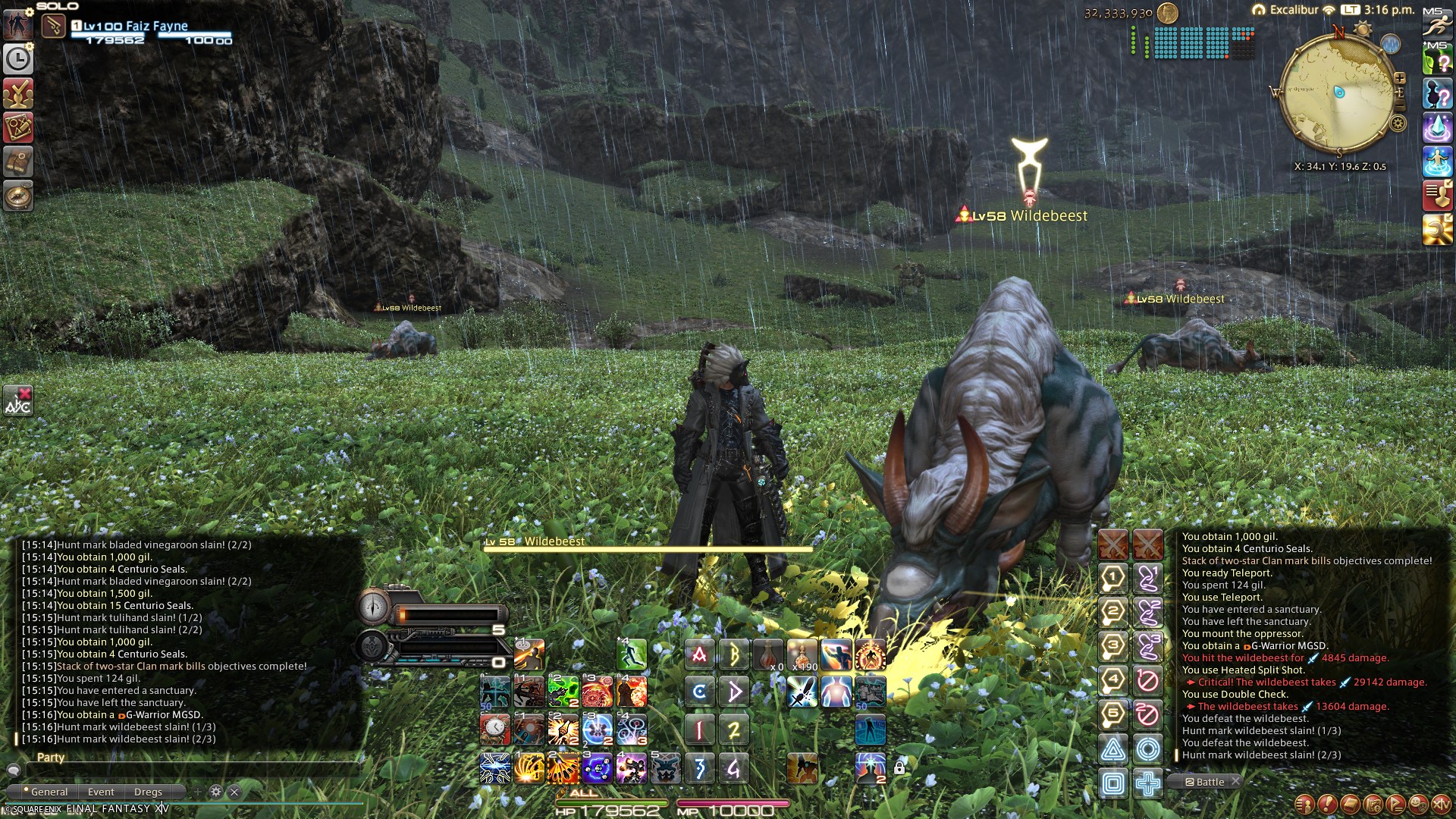This screenshot has height=819, width=1456.
Task: Apply the hexagon attack sign number 1
Action: [1112, 578]
